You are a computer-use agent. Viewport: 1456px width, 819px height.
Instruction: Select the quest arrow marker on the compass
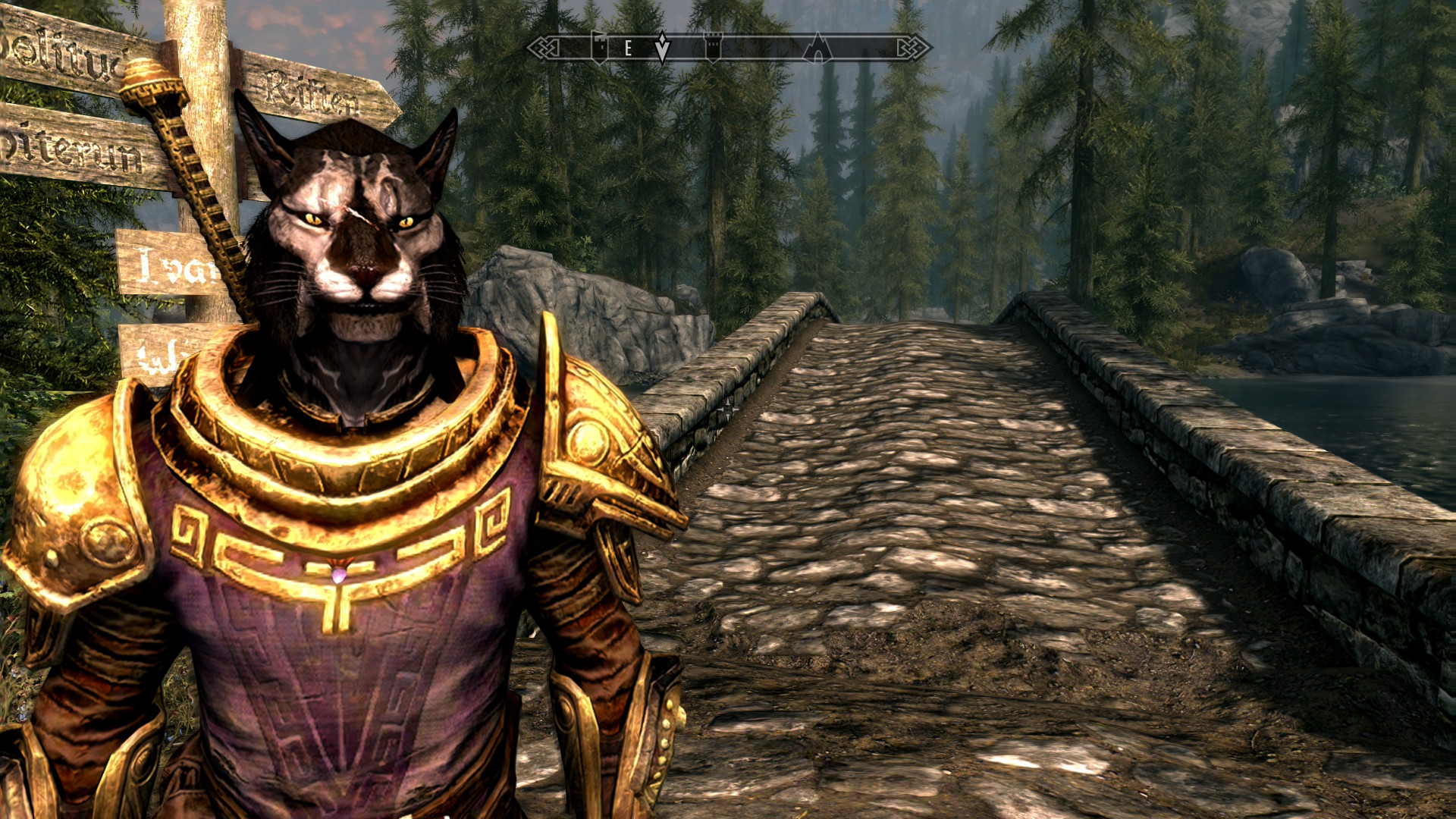click(x=662, y=47)
